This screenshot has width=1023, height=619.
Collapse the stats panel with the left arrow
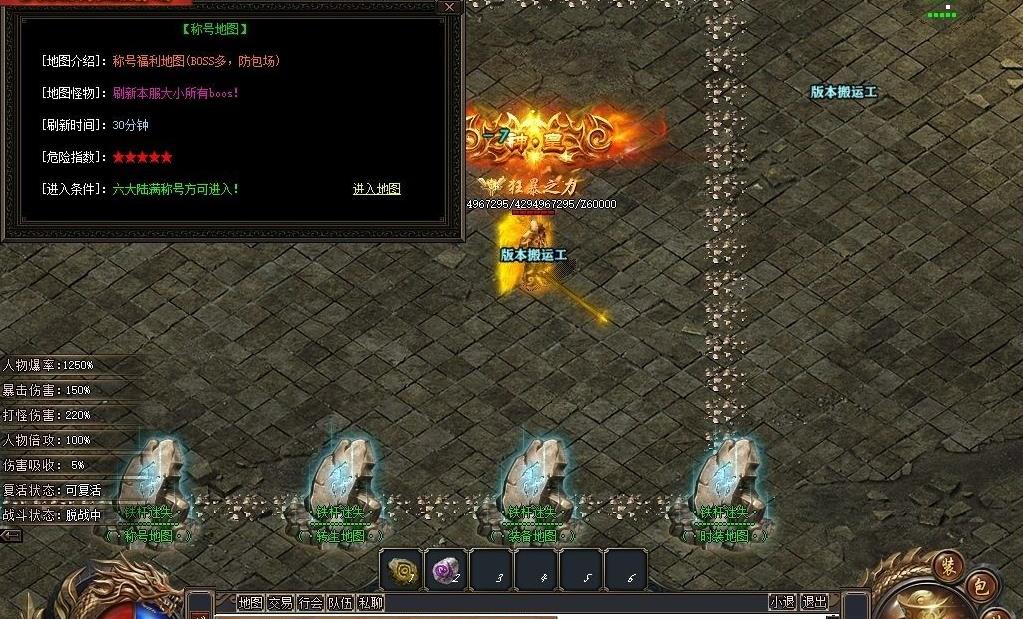coord(12,536)
